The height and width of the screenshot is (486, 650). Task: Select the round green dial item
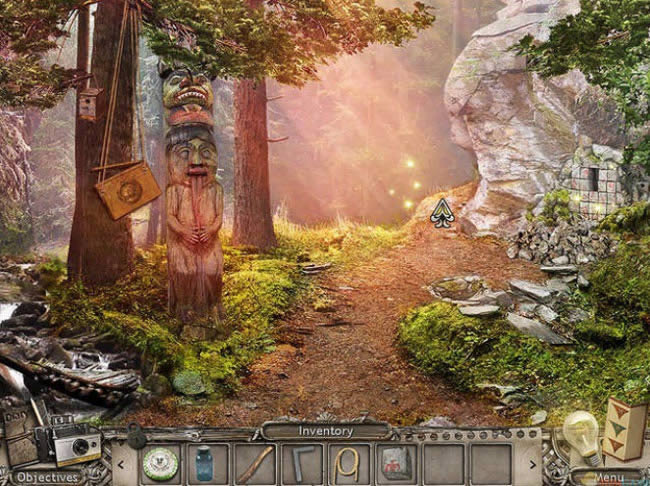160,463
